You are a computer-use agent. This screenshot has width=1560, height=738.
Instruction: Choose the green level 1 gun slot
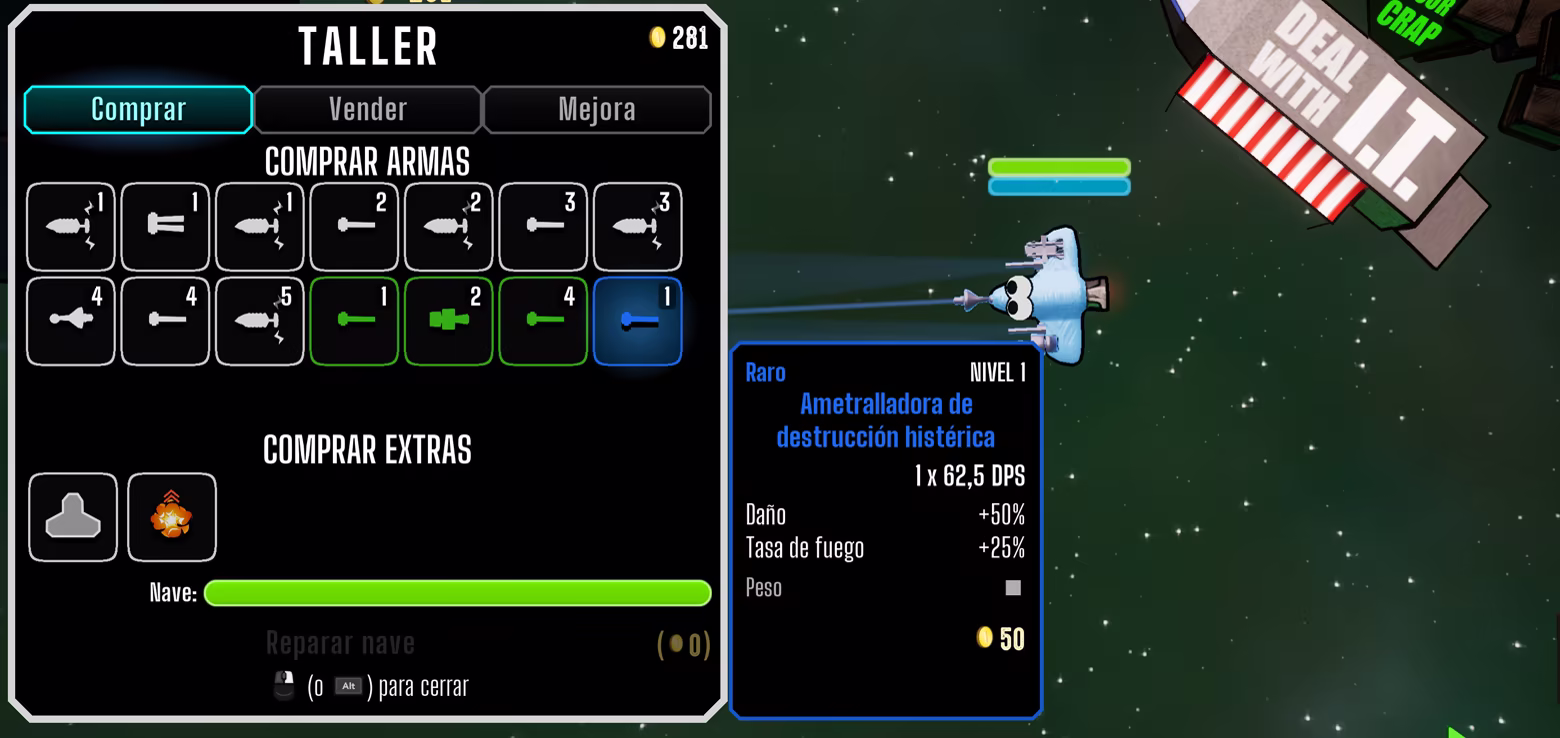(x=354, y=321)
